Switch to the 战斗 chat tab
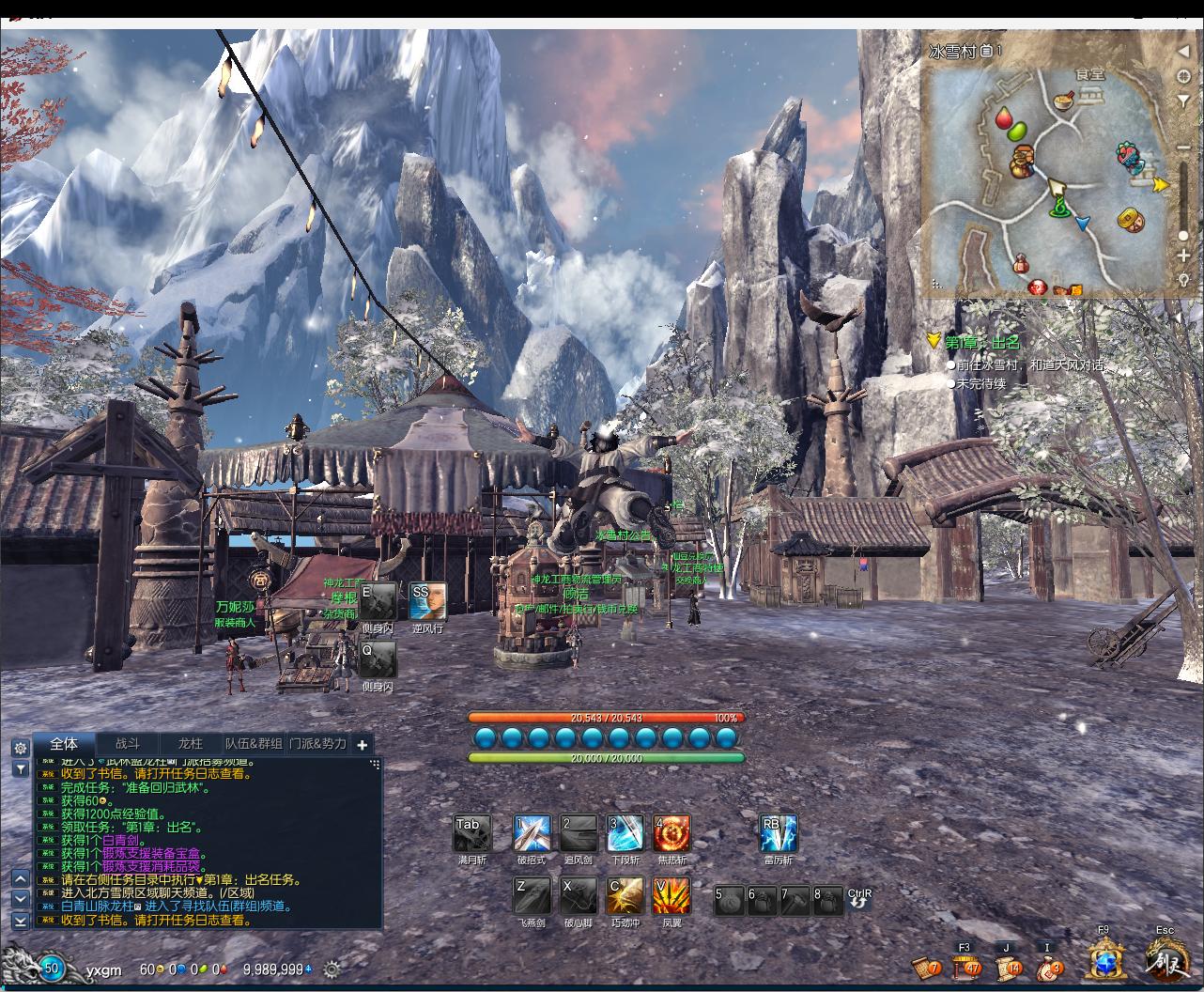The width and height of the screenshot is (1204, 992). [127, 744]
